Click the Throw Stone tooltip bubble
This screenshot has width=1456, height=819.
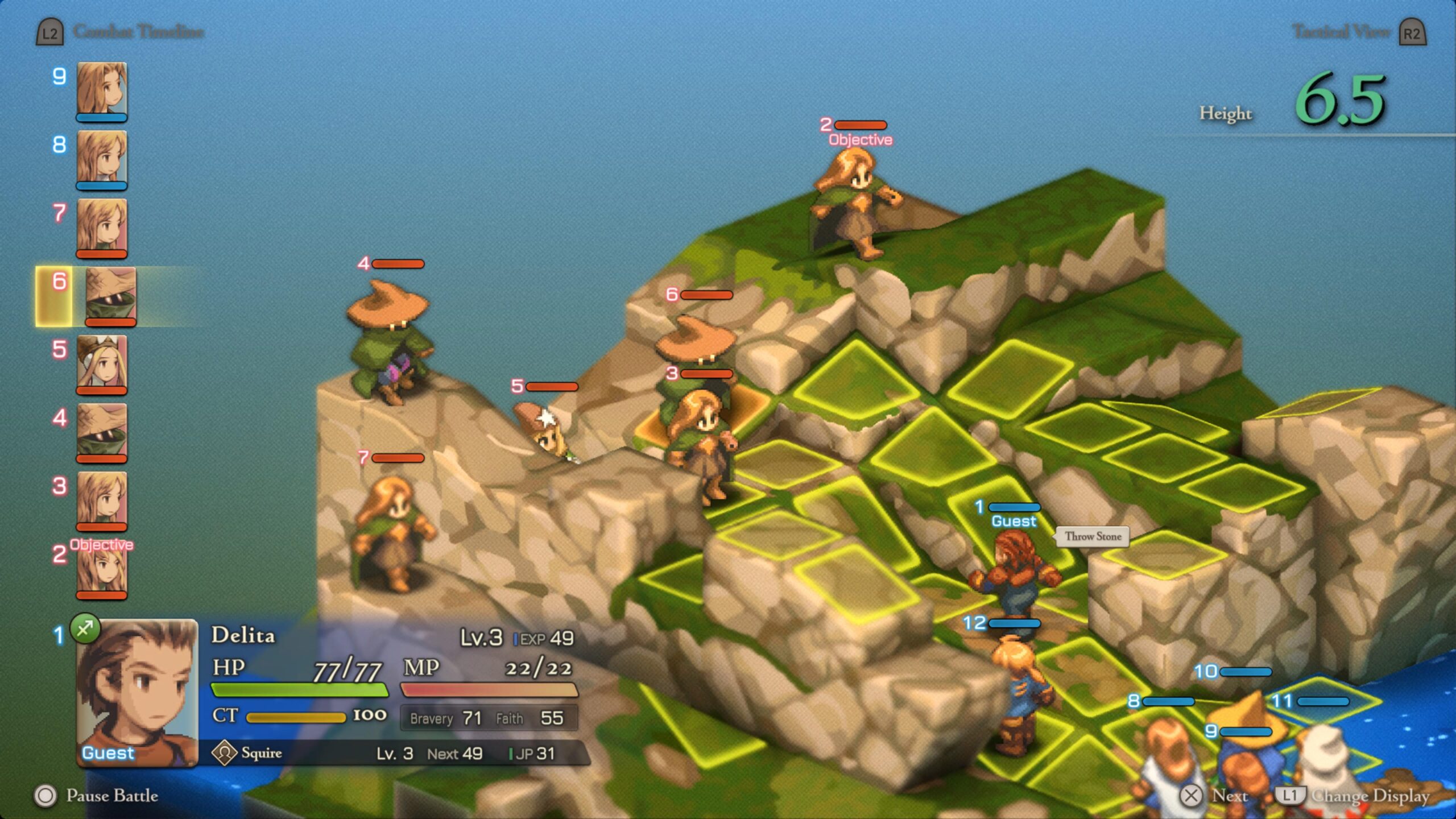pos(1094,536)
